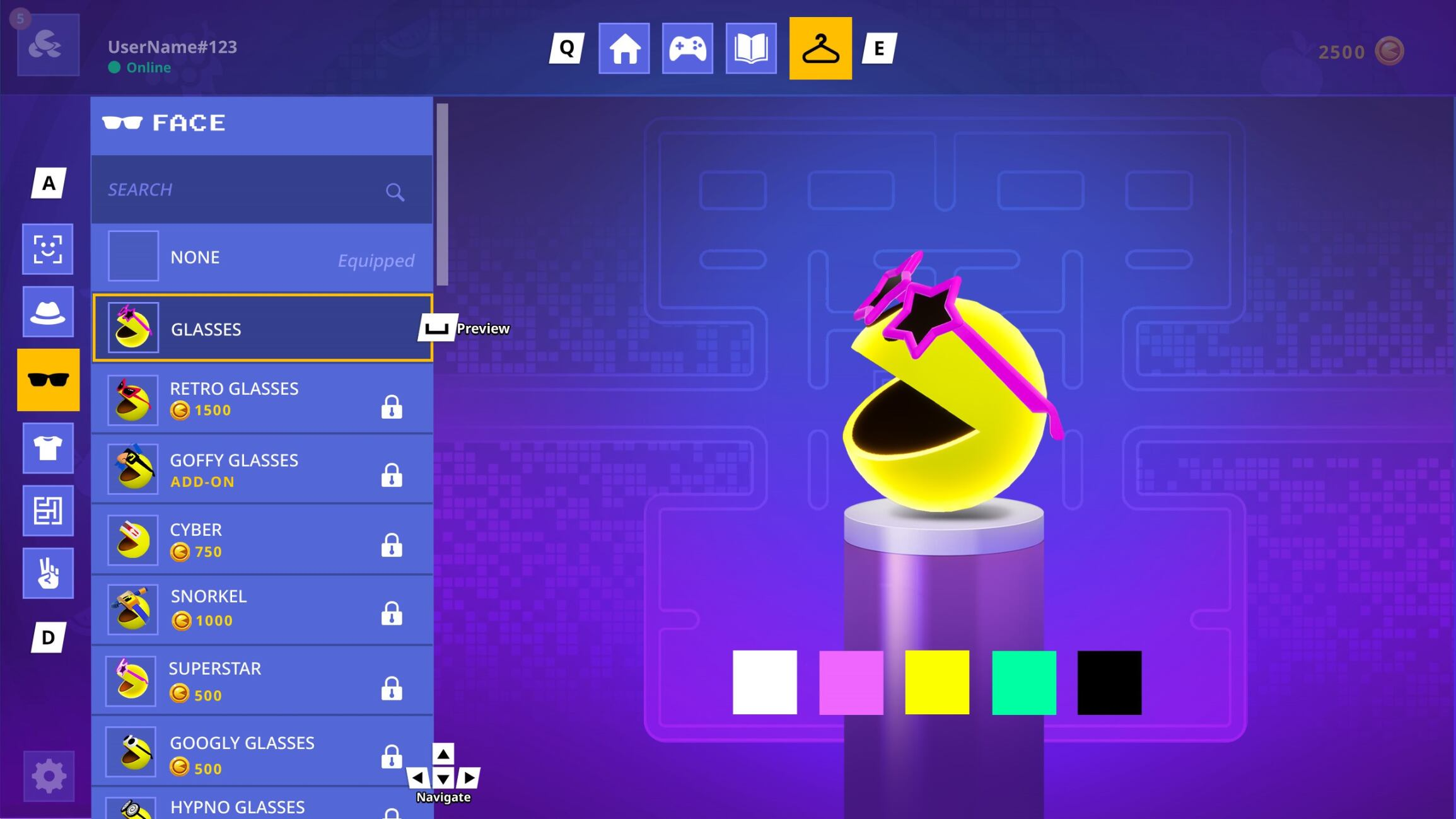Expand navigation with the up arrow
Image resolution: width=1456 pixels, height=819 pixels.
pos(443,754)
